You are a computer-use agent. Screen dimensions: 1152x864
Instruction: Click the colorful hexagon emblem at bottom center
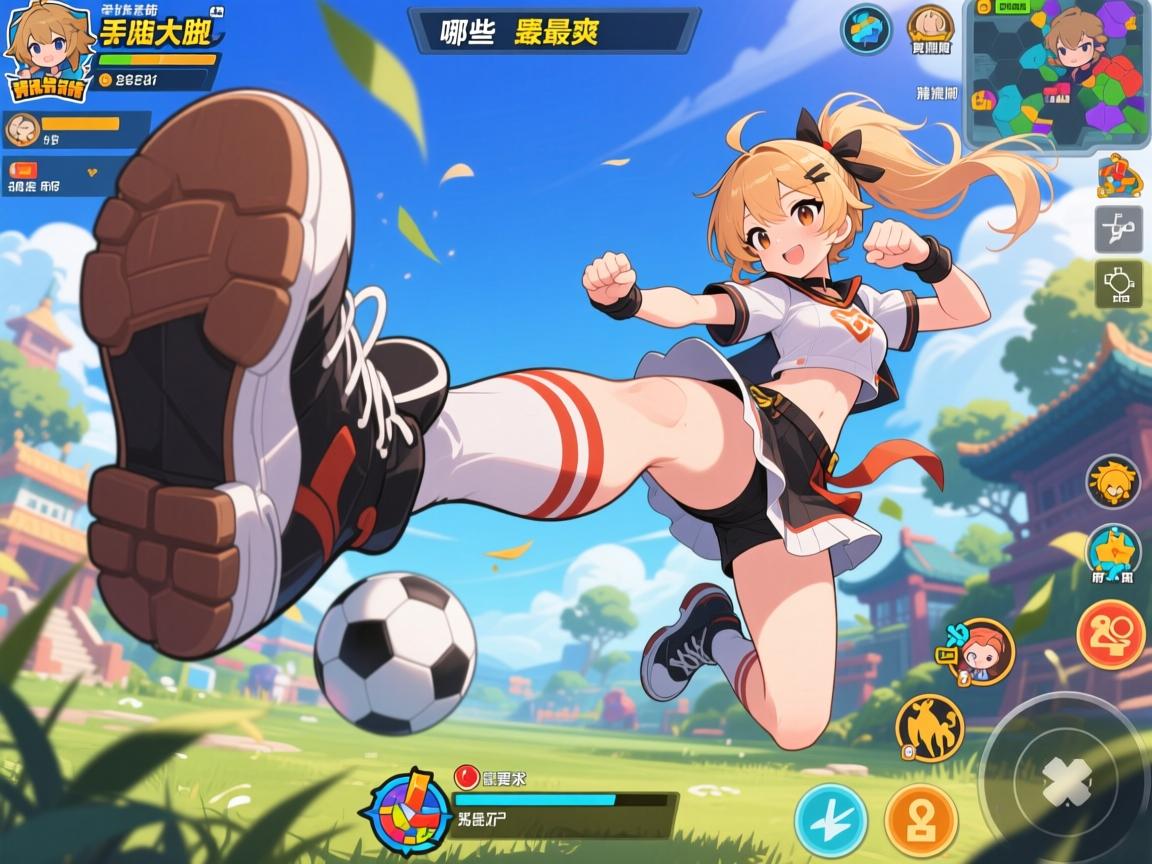point(410,807)
